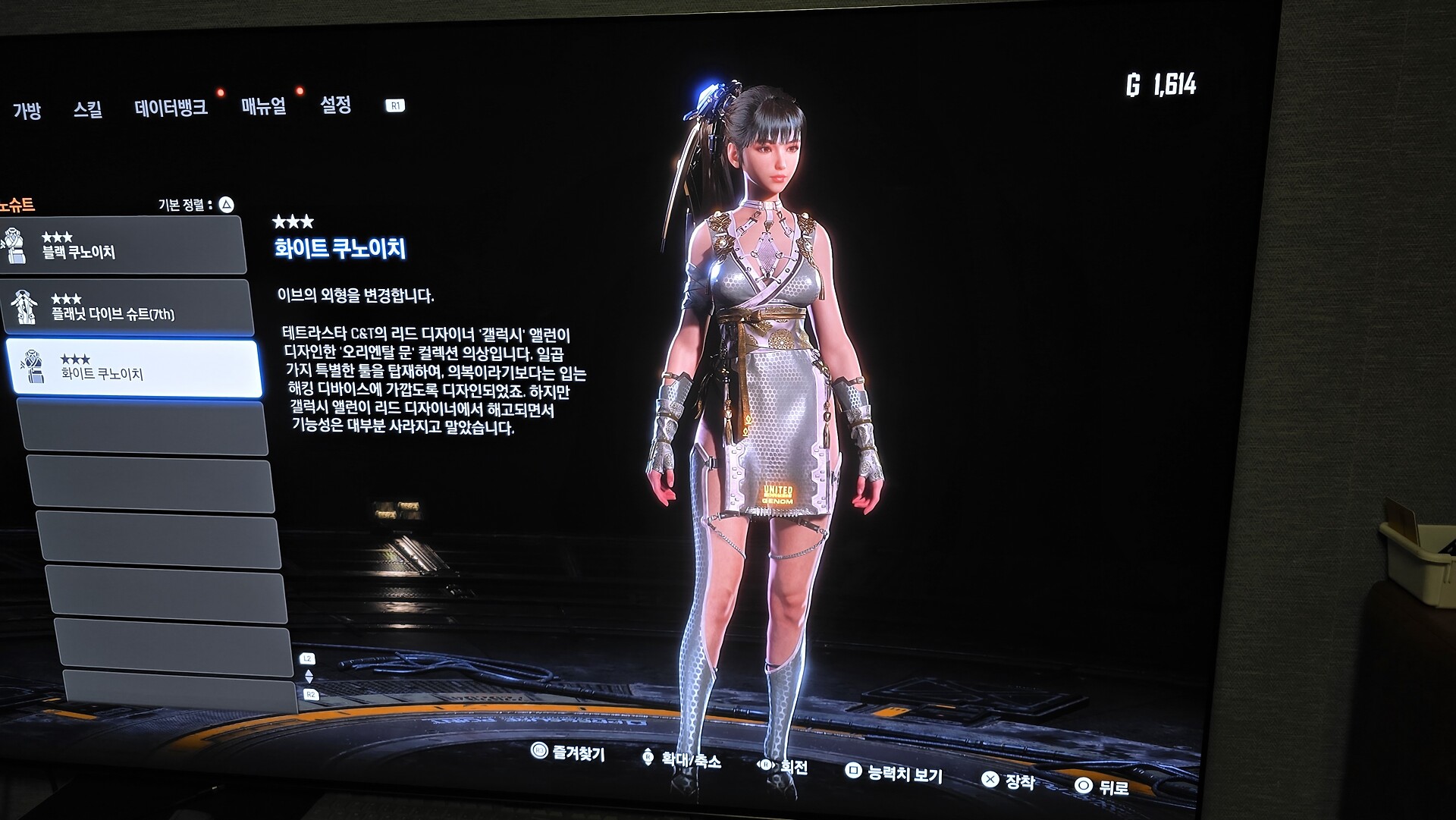Show stats with 능력치 보기
This screenshot has width=1456, height=820.
tap(894, 773)
